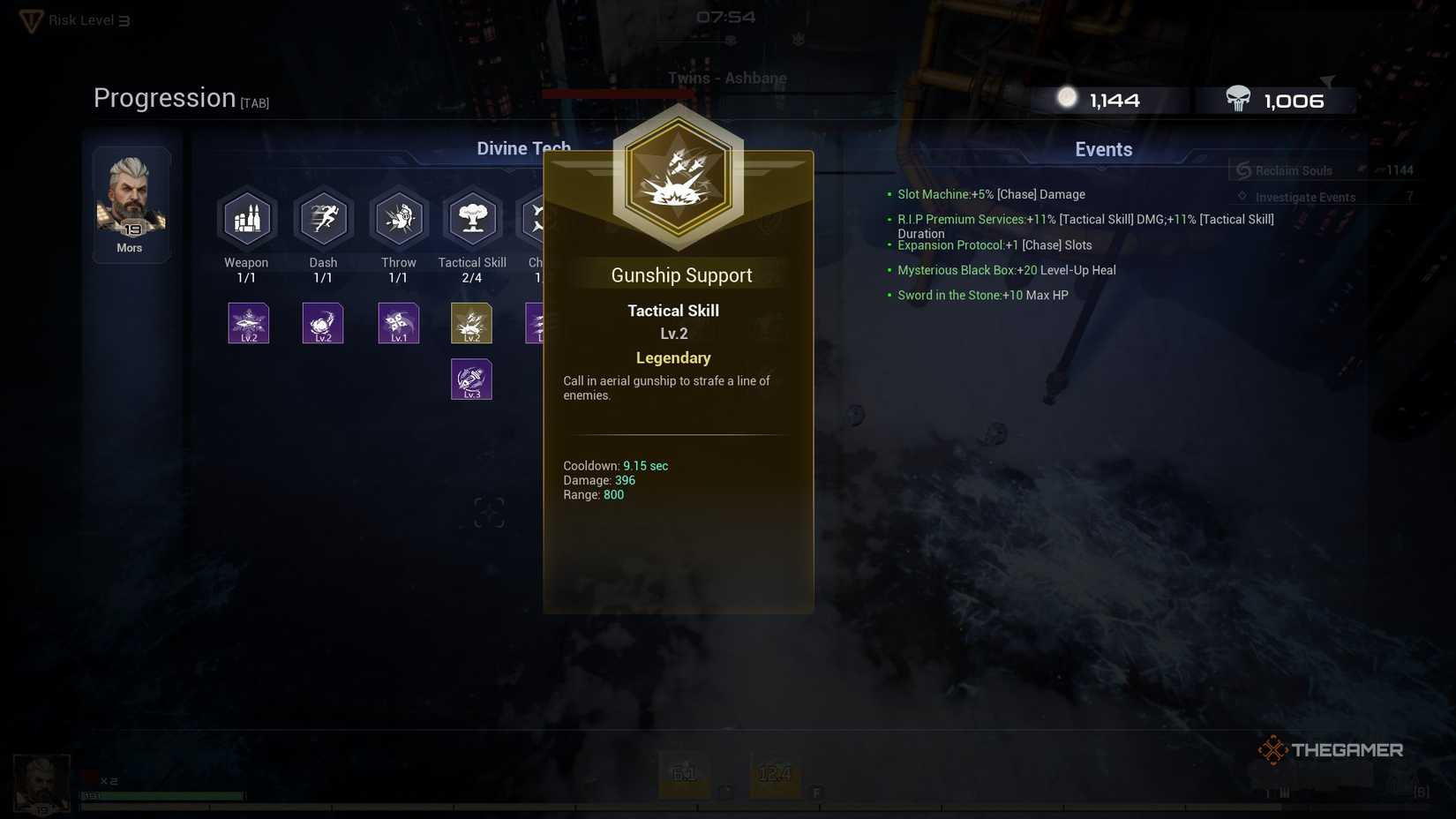Click the 12.4 cooldown ability on hotbar

[x=774, y=772]
